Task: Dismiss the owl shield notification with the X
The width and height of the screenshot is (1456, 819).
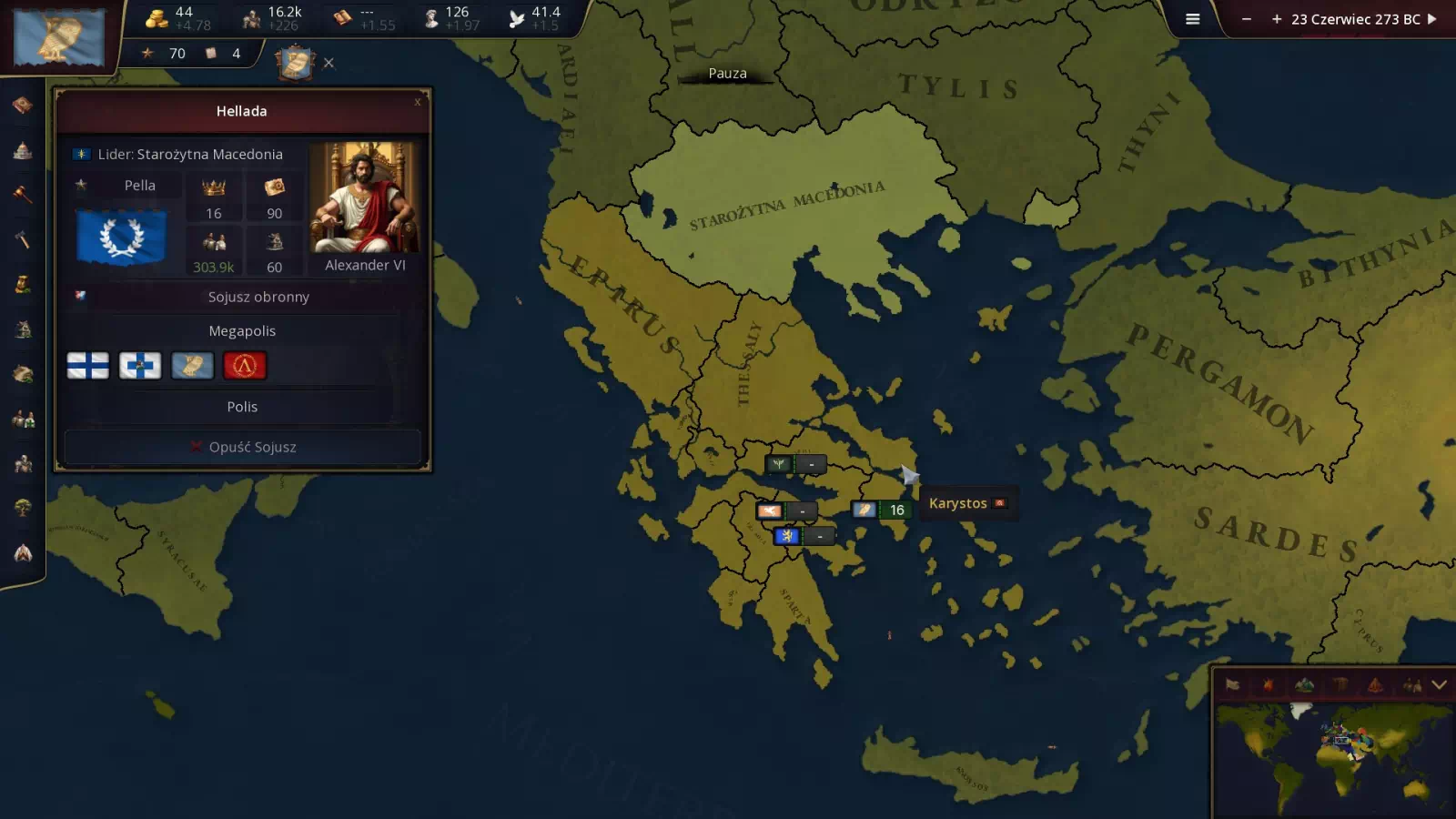Action: [x=329, y=63]
